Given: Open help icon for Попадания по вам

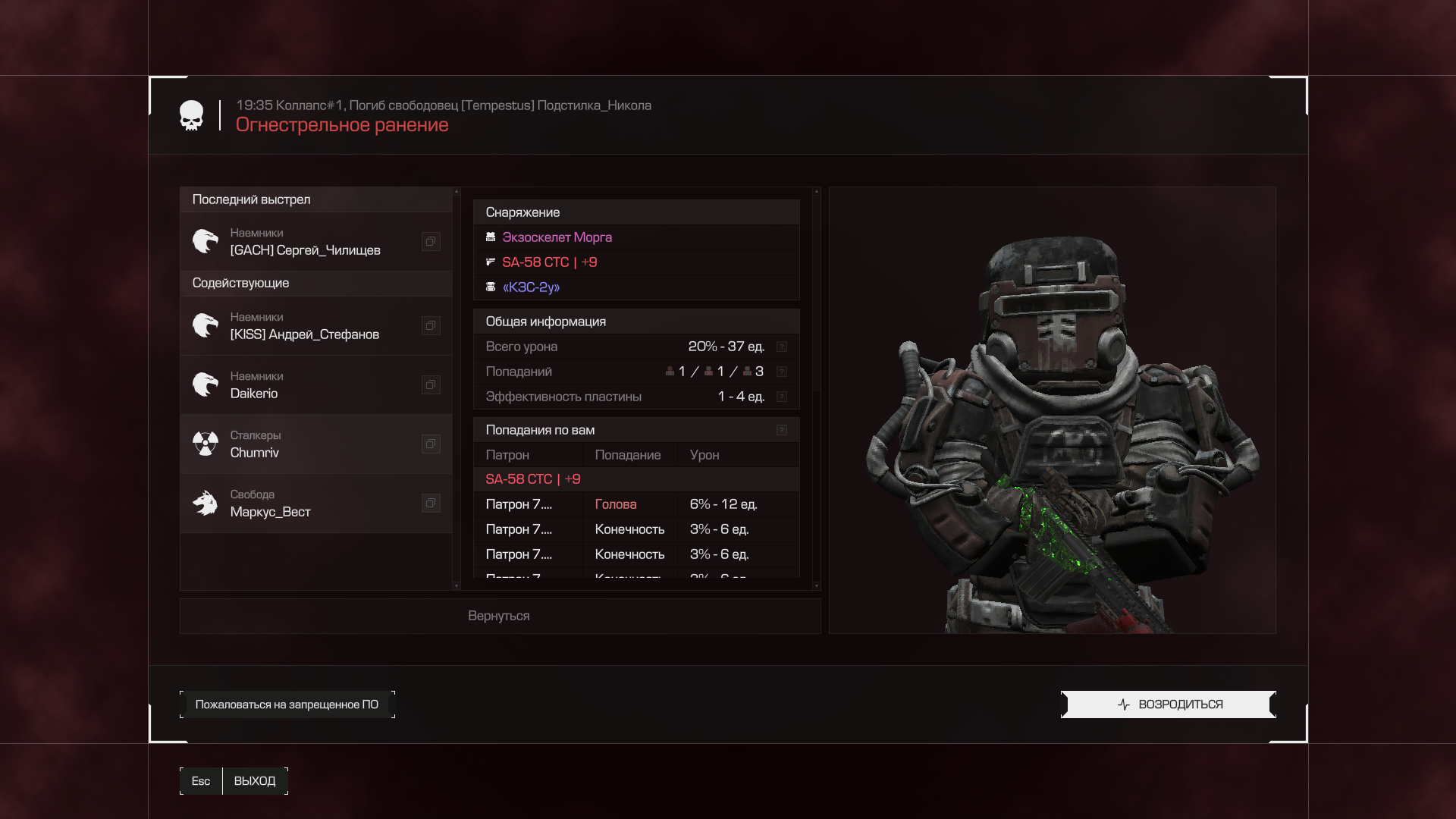Looking at the screenshot, I should pyautogui.click(x=782, y=430).
